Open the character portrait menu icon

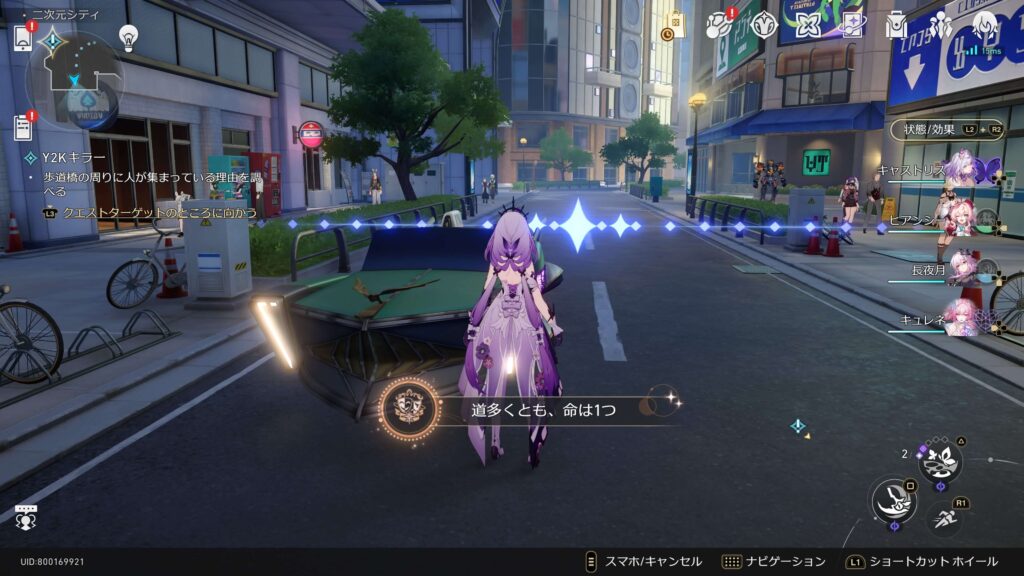[x=985, y=25]
